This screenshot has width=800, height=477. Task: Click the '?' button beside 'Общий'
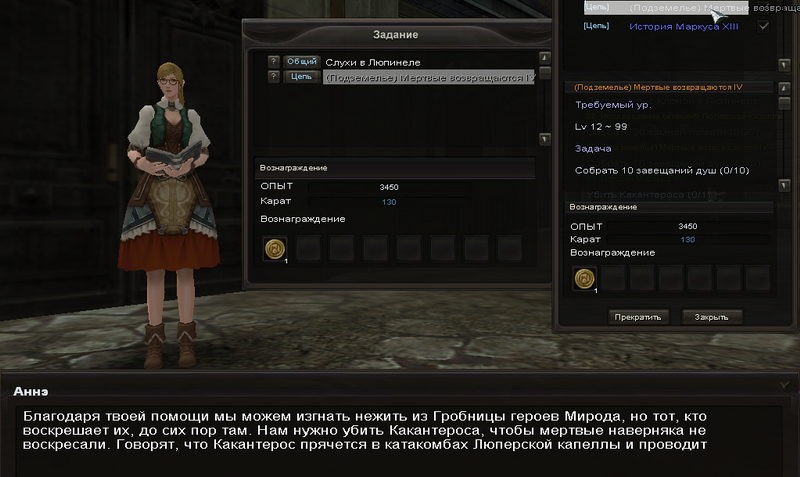tap(273, 62)
